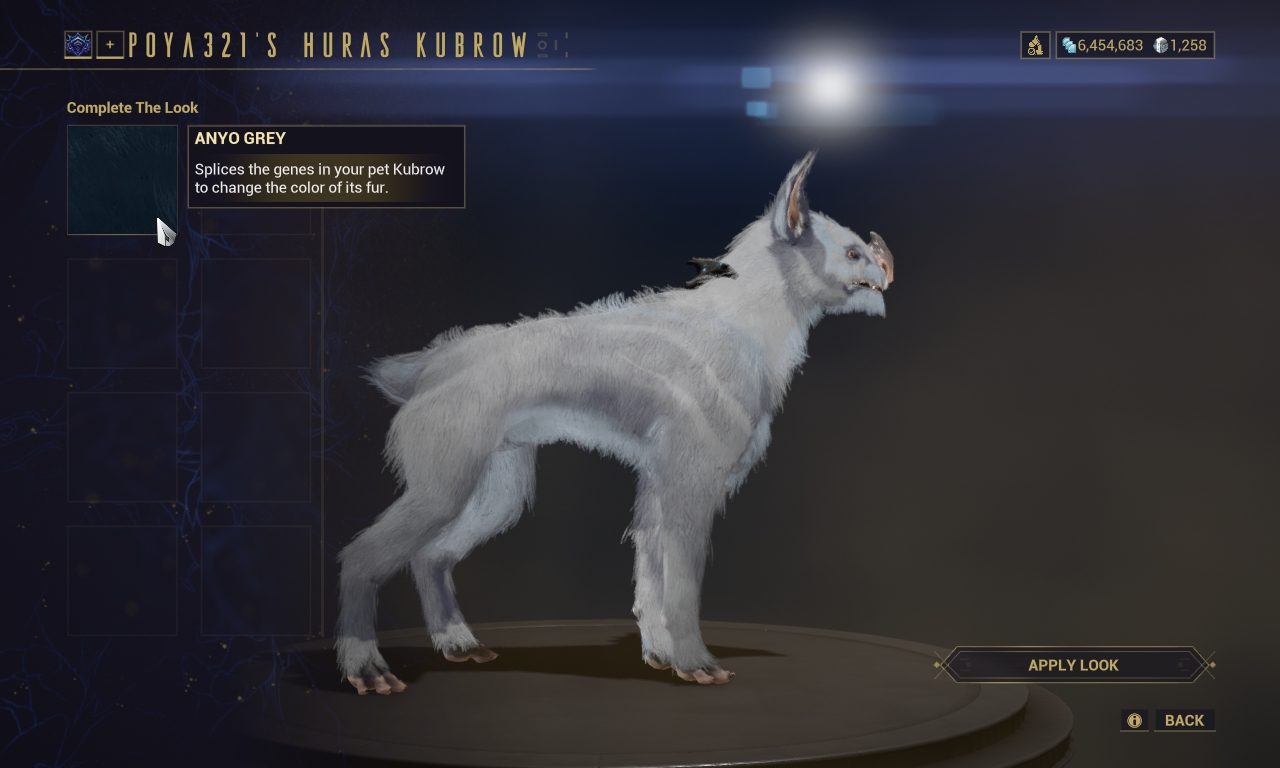Select the first empty slot under Anyo Grey

click(x=121, y=313)
